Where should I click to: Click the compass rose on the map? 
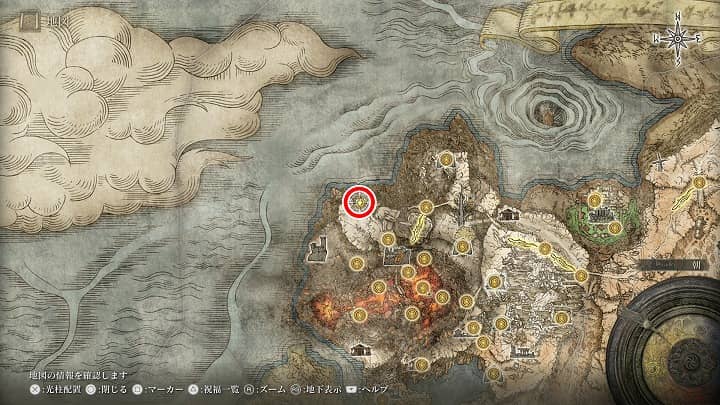[x=679, y=39]
